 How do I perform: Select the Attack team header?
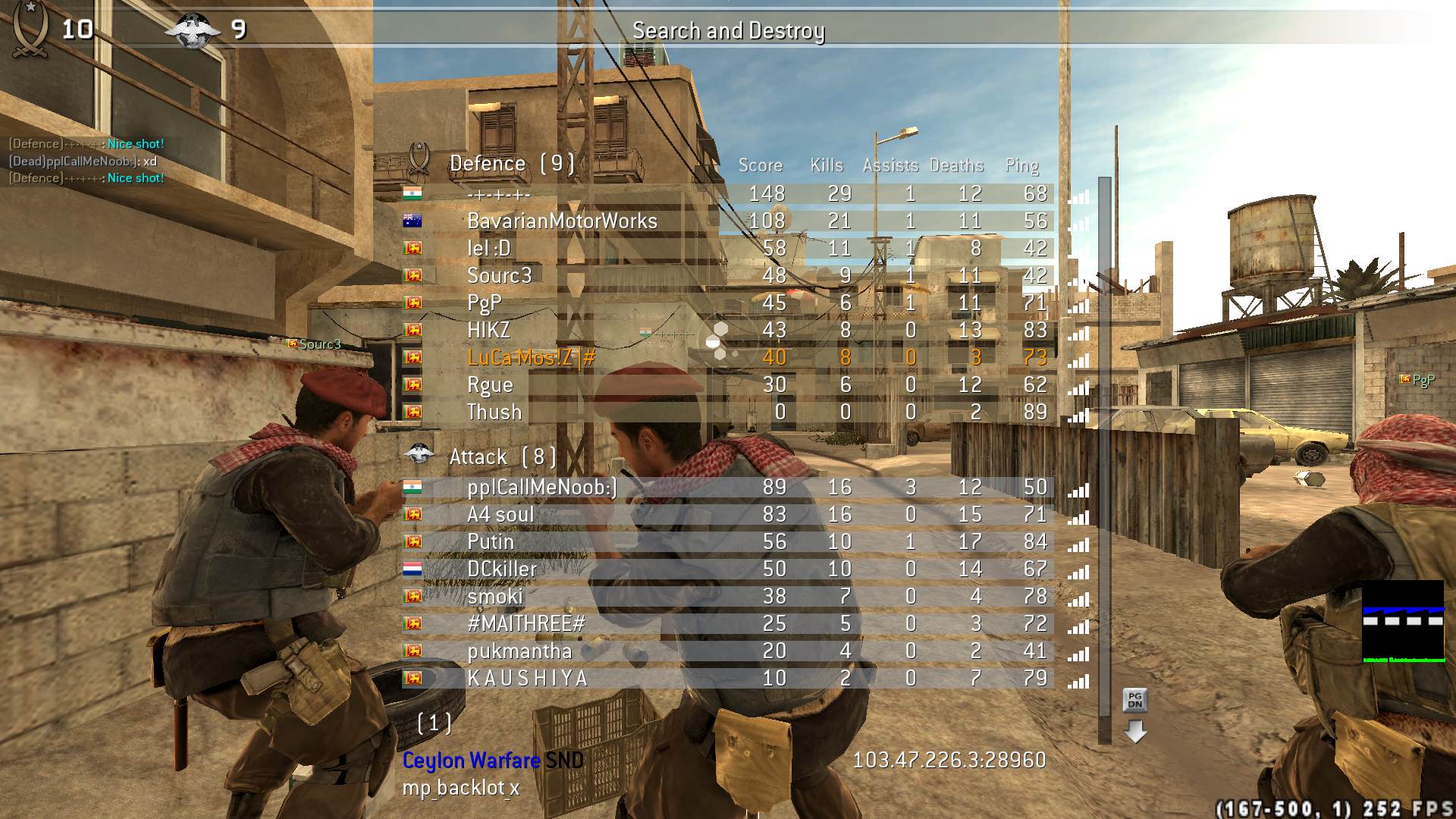click(502, 457)
